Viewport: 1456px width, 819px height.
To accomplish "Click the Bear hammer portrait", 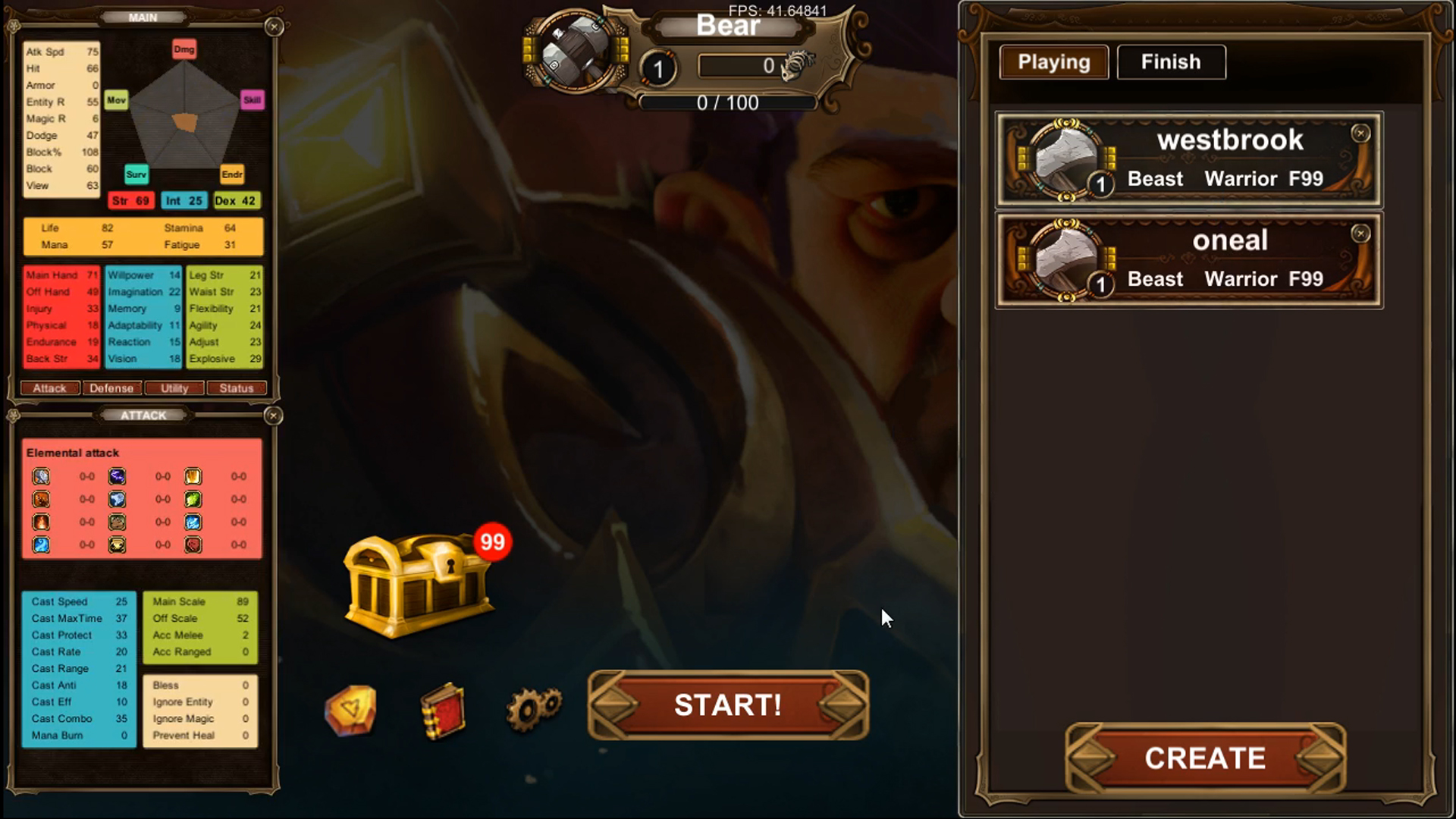I will pos(576,52).
